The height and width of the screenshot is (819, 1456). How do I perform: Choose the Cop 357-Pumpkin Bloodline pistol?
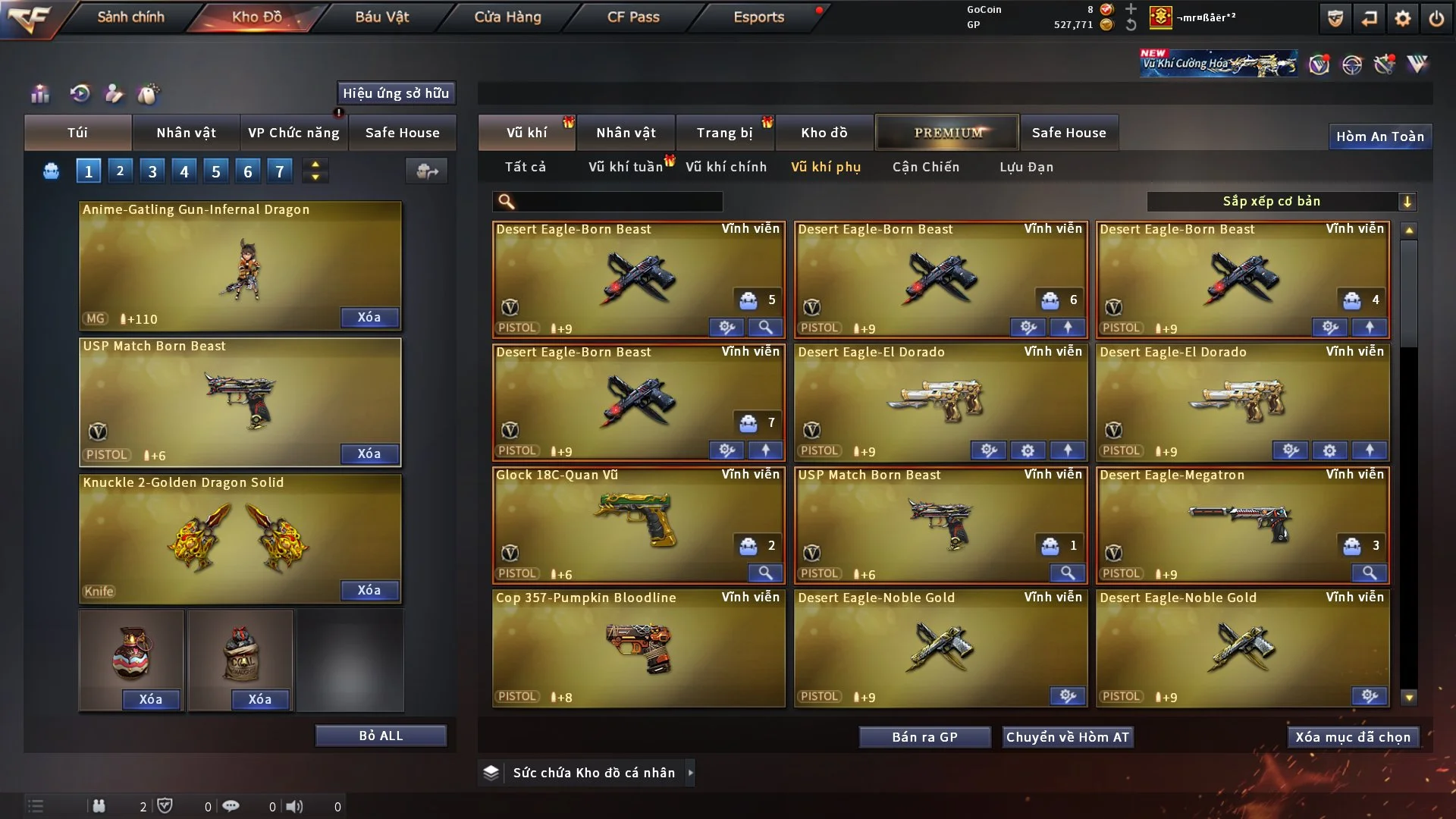638,648
